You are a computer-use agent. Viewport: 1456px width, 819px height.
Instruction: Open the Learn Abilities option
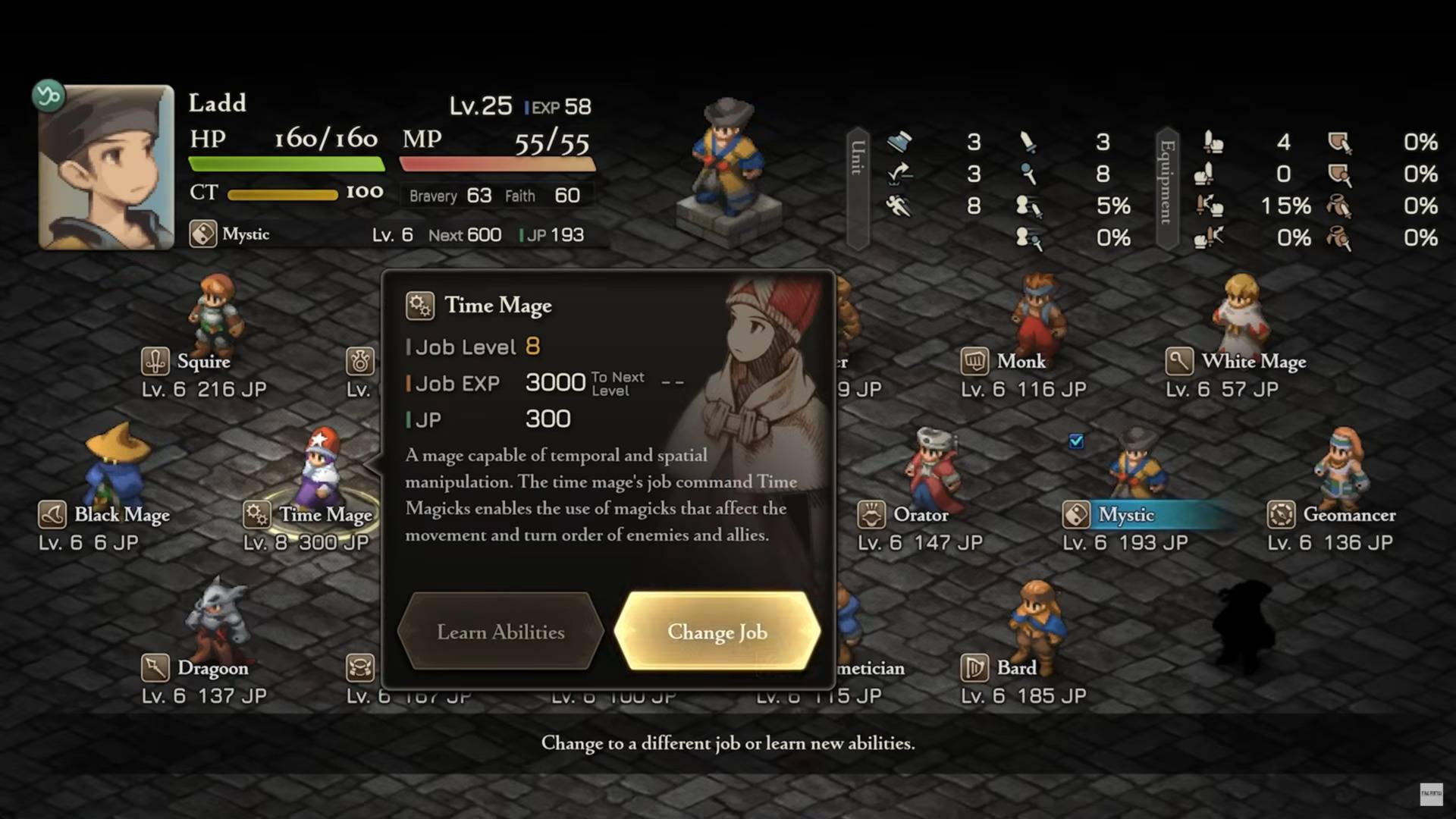point(500,632)
